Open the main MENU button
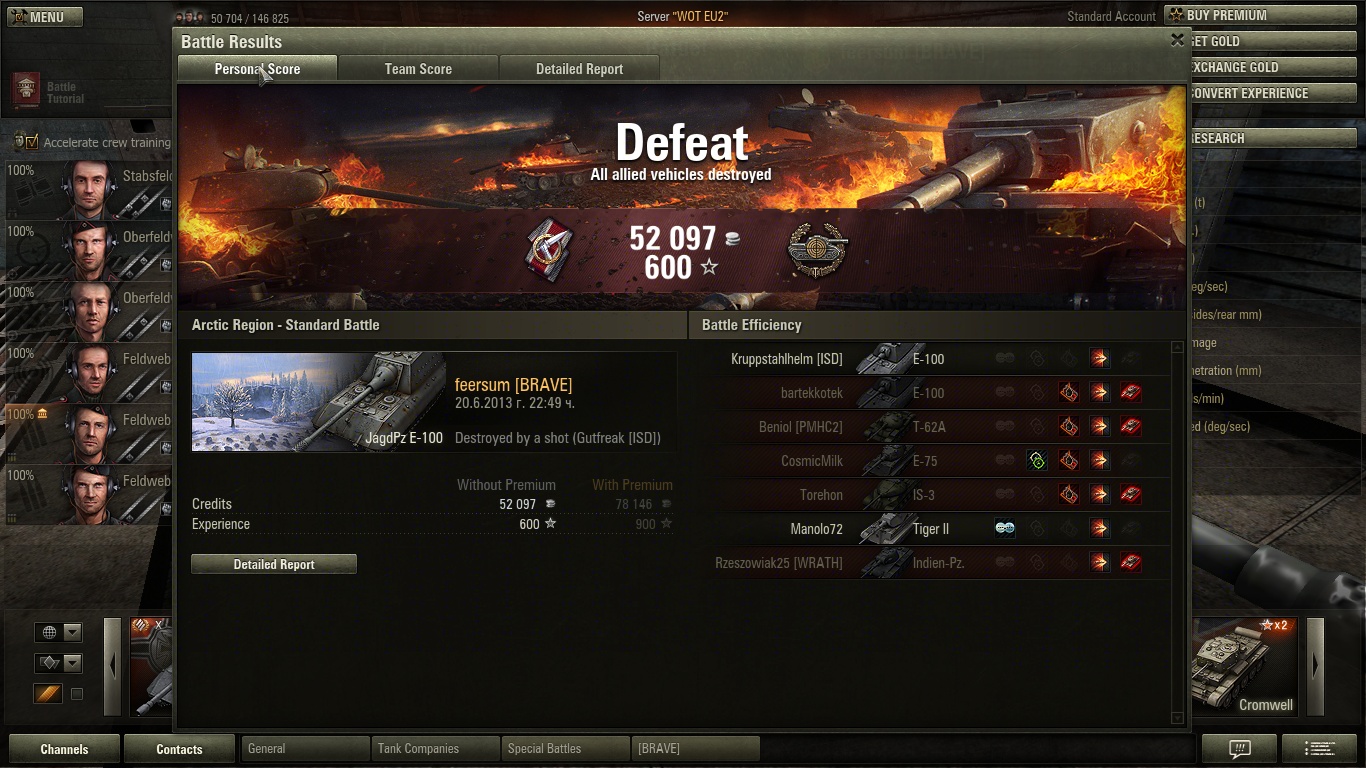The width and height of the screenshot is (1366, 768). (45, 17)
